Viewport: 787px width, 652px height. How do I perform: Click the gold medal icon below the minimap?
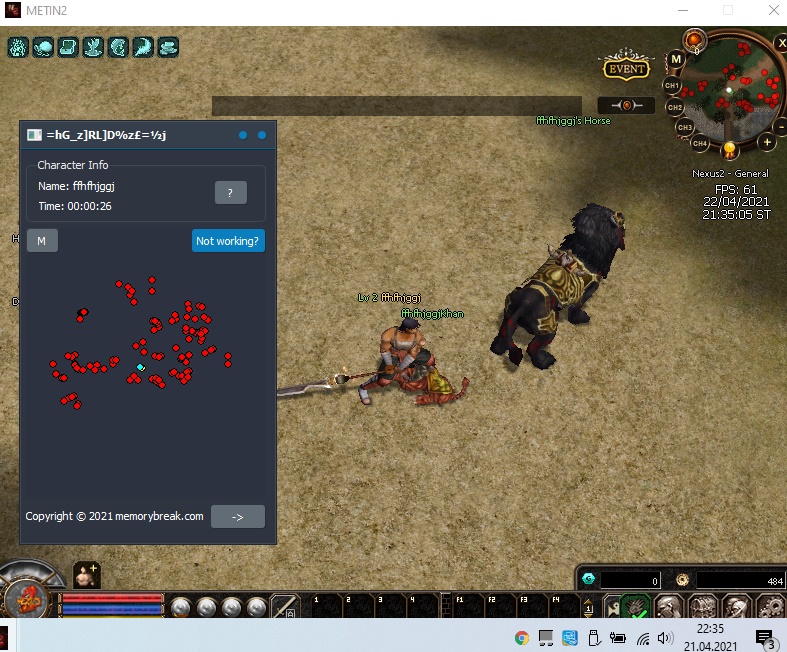730,150
